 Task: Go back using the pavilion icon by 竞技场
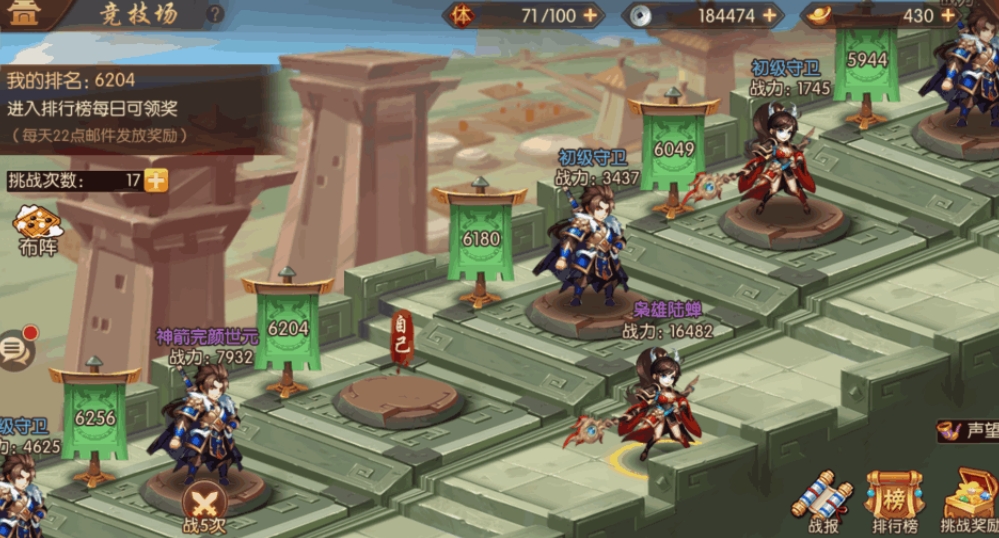(x=24, y=14)
